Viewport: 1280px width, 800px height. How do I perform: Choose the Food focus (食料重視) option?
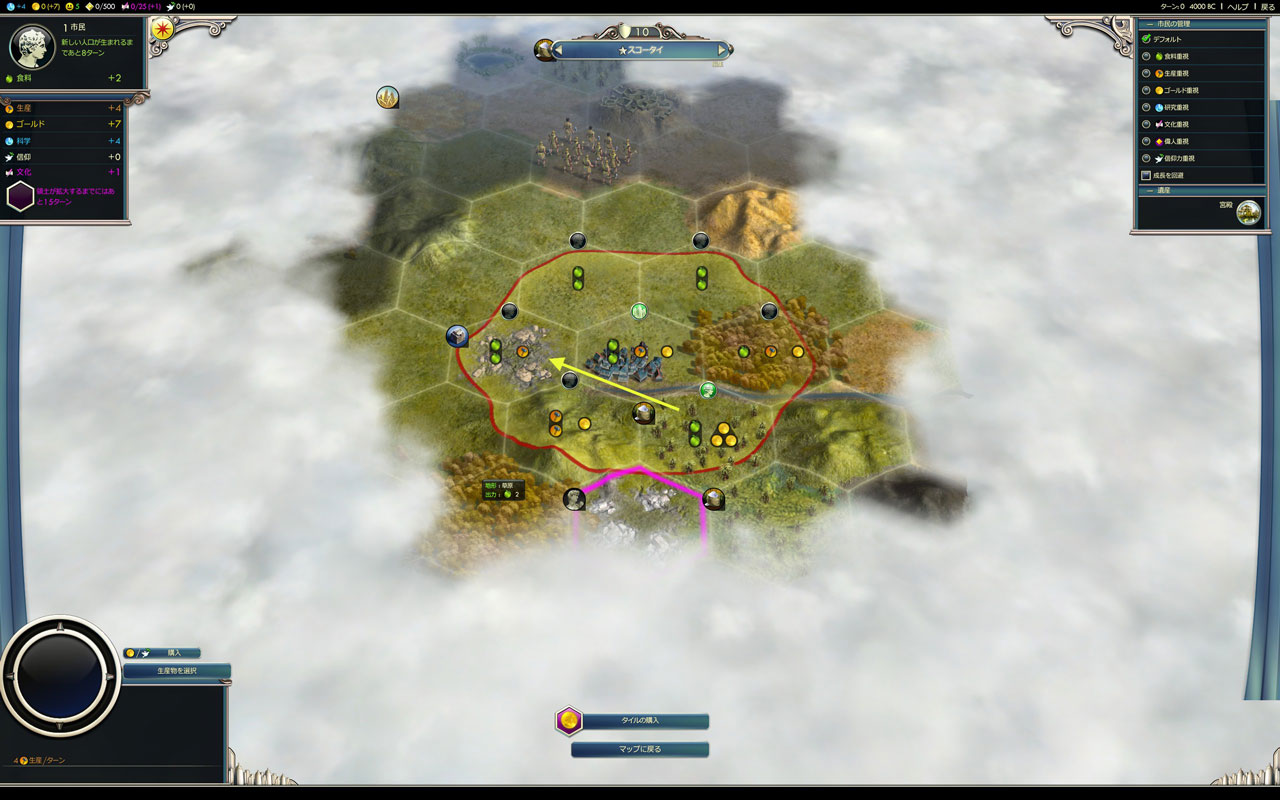tap(1147, 56)
